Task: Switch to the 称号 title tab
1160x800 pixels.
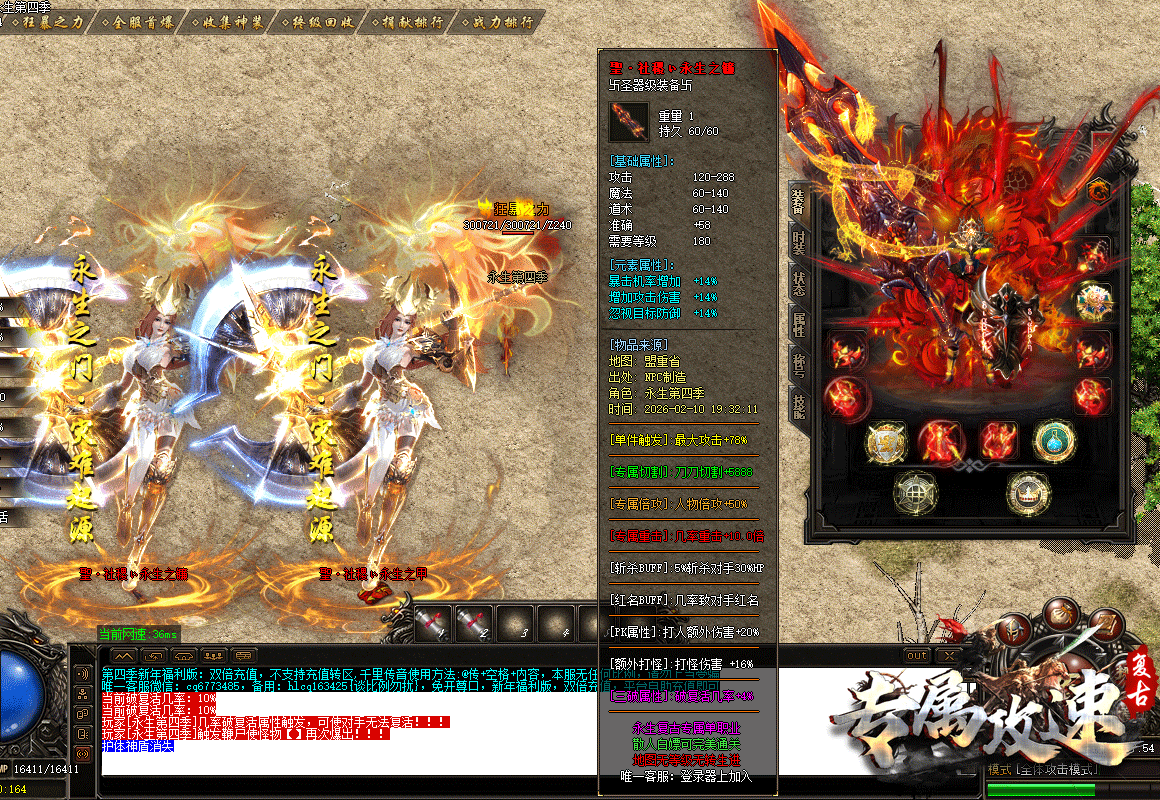Action: (798, 364)
